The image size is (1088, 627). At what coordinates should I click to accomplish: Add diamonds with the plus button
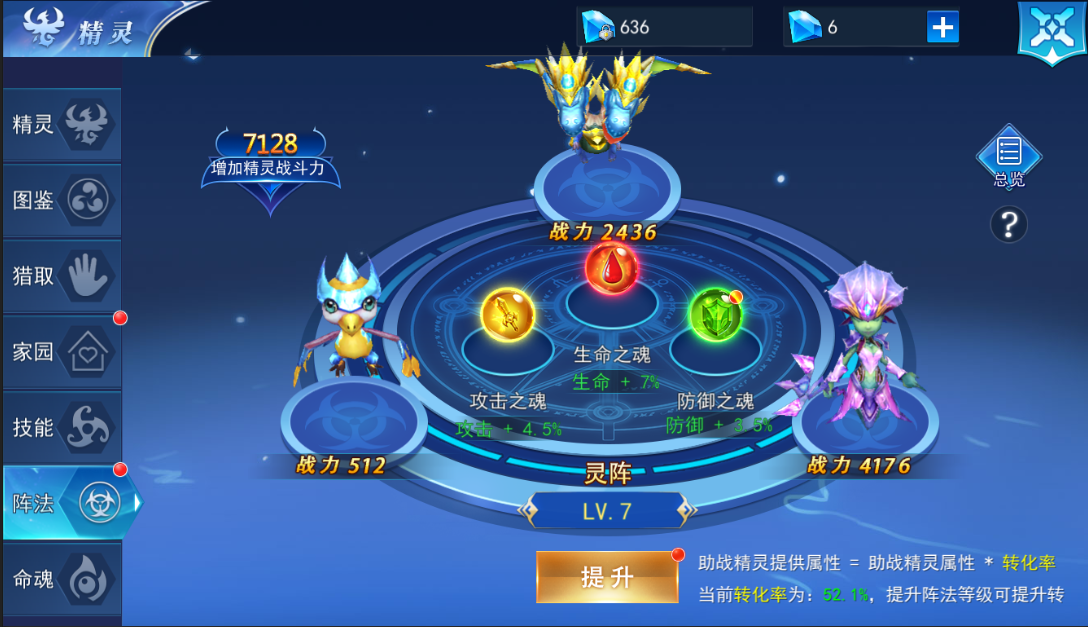click(x=942, y=27)
